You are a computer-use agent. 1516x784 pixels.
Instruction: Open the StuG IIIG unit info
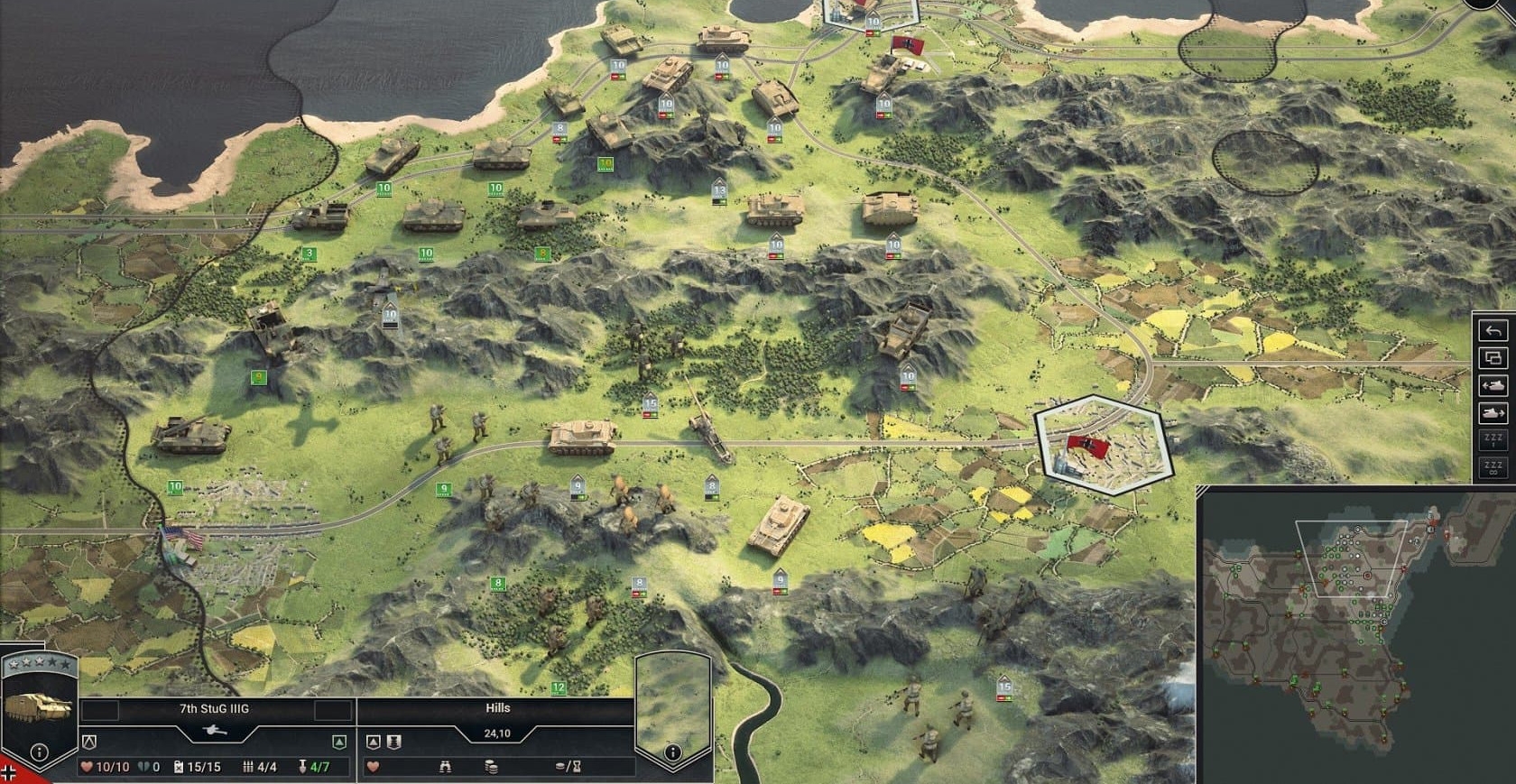click(40, 752)
